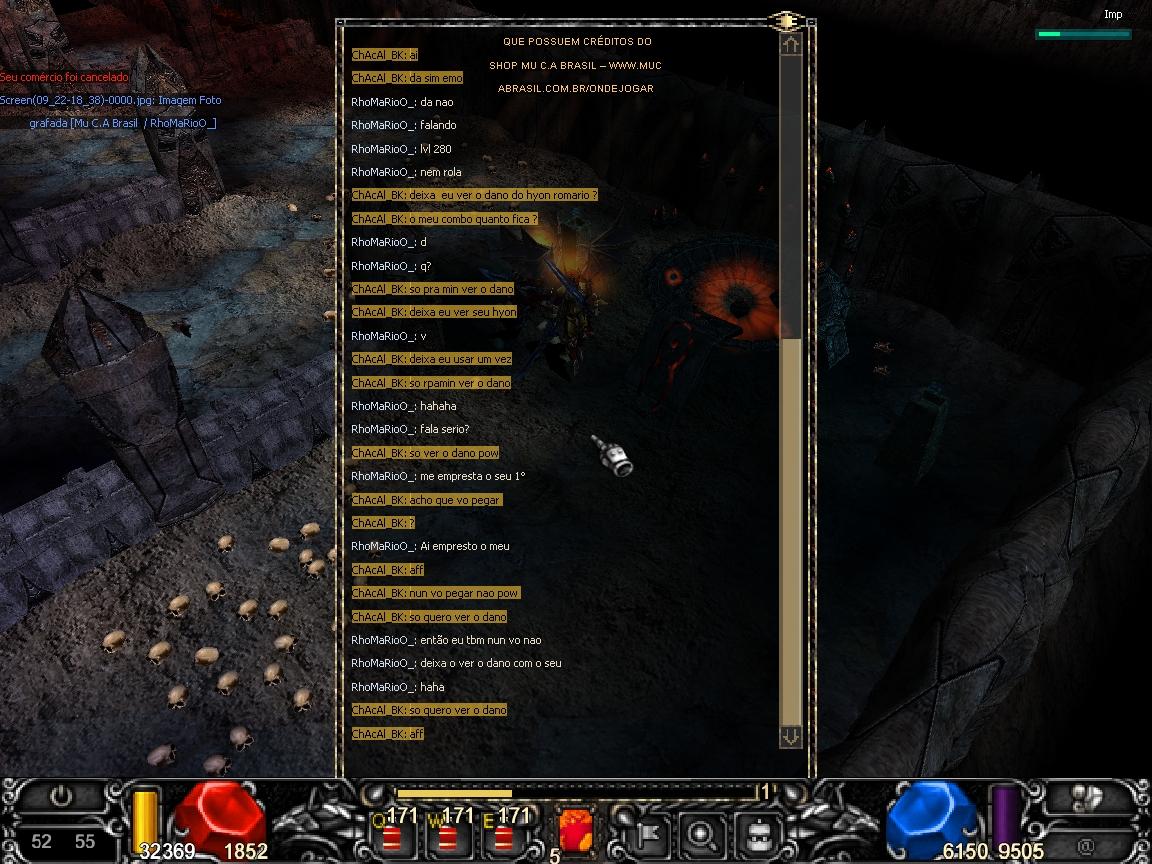1152x864 pixels.
Task: Open the robot helper button
Action: pyautogui.click(x=757, y=831)
